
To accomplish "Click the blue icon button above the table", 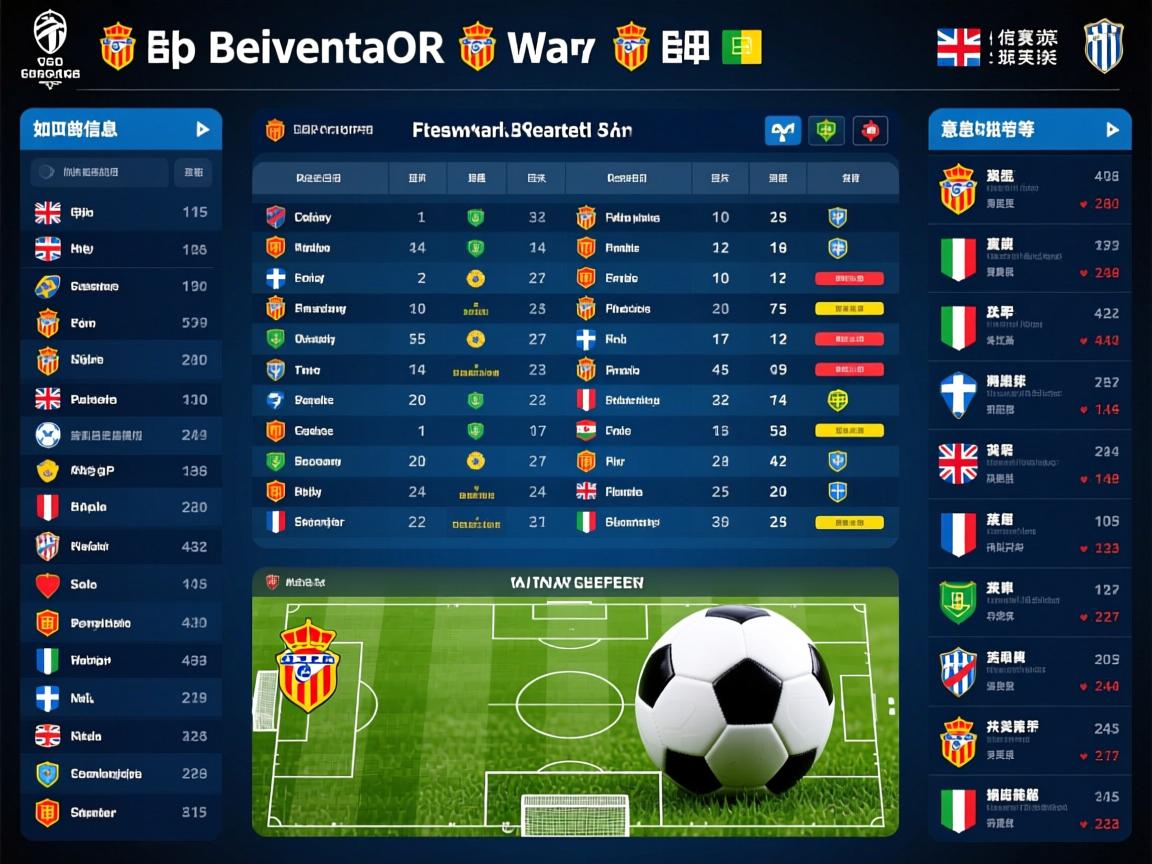I will coord(783,131).
